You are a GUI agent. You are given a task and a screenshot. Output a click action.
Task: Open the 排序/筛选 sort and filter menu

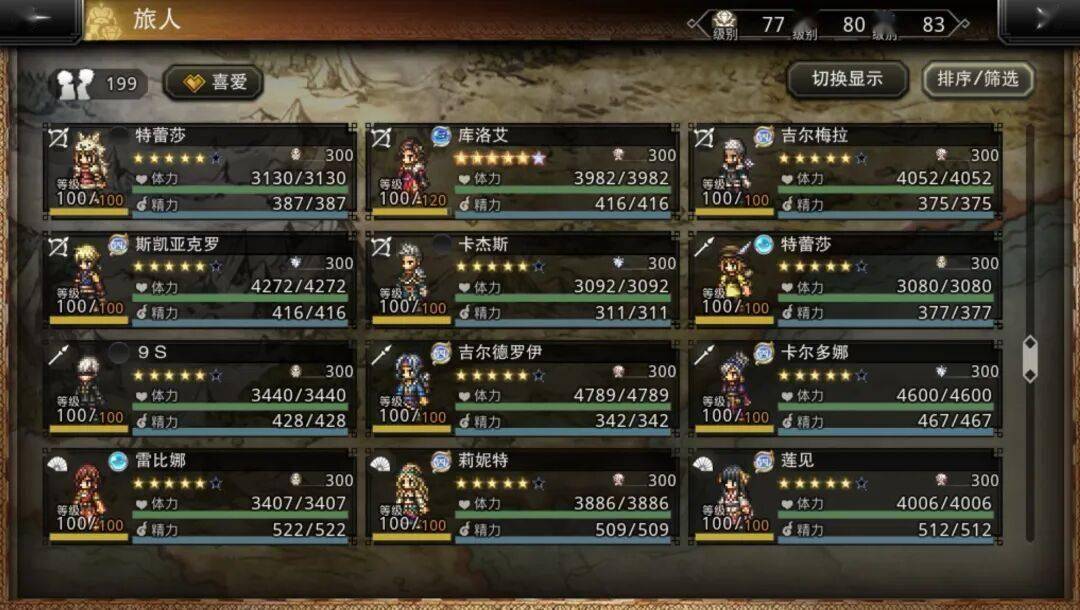pyautogui.click(x=977, y=79)
